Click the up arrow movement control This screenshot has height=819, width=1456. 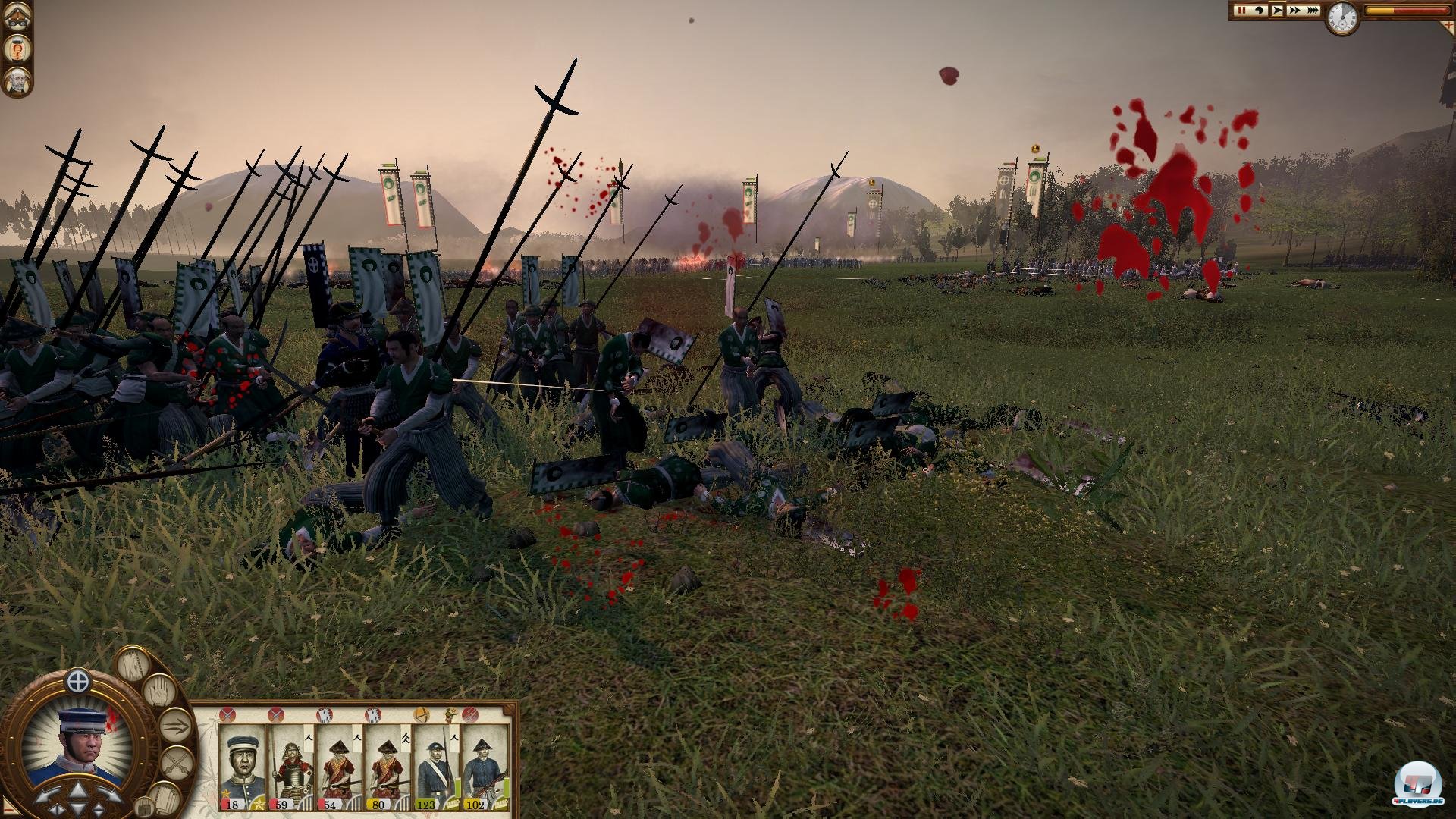click(x=78, y=792)
